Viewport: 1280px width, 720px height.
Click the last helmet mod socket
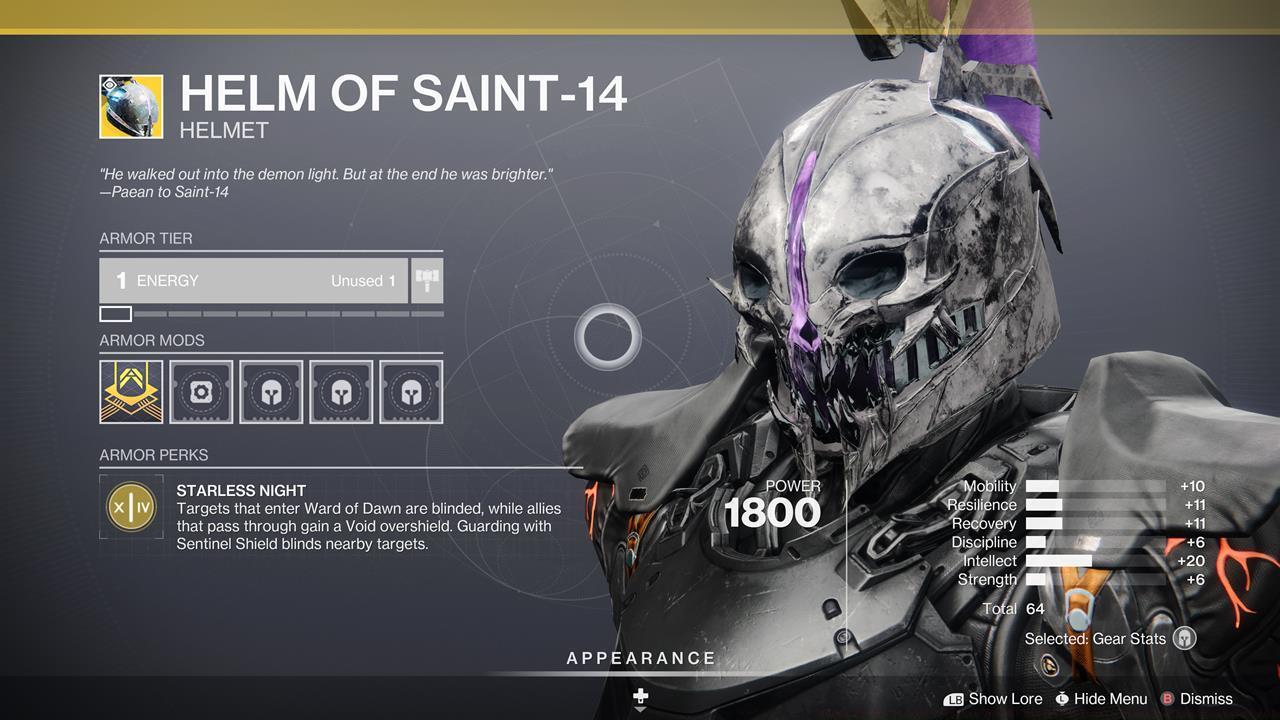point(411,391)
